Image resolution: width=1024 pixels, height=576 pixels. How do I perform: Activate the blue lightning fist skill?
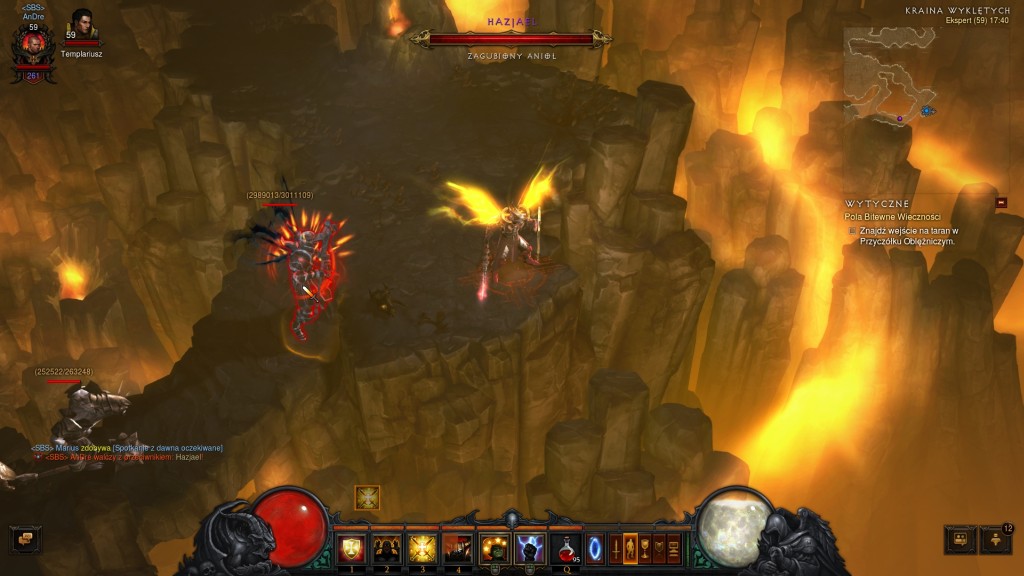[529, 548]
